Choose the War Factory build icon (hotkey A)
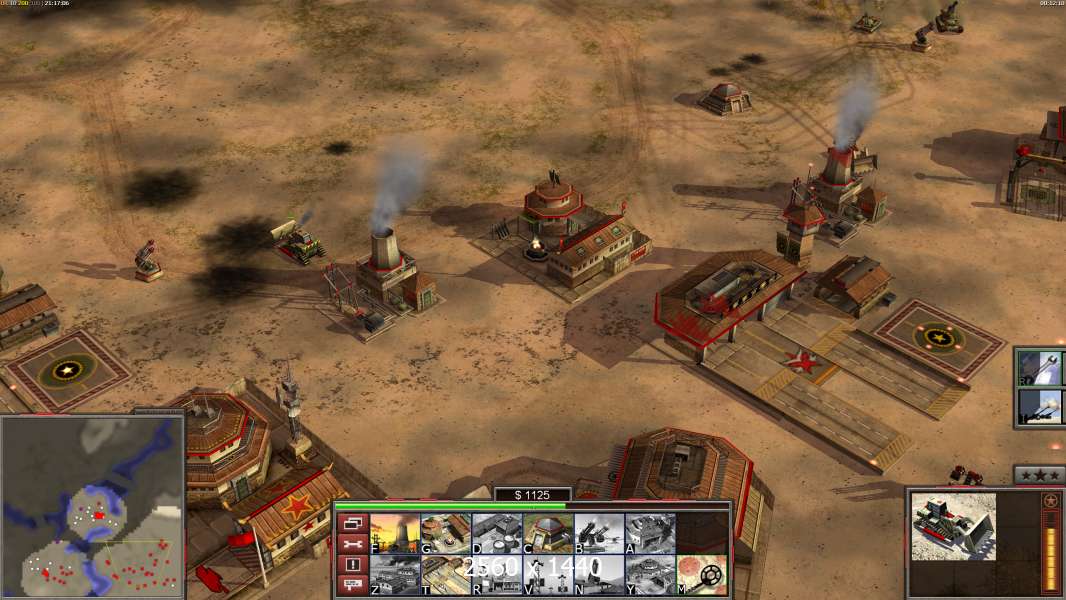The image size is (1066, 600). pos(650,534)
